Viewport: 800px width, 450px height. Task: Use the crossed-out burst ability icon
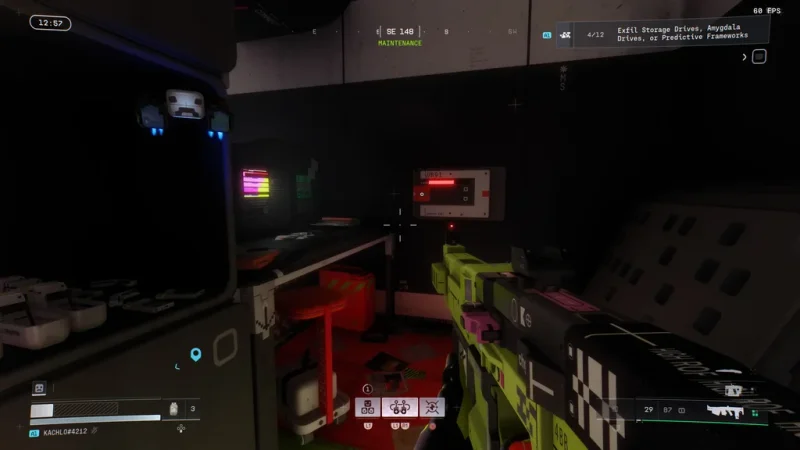point(432,407)
